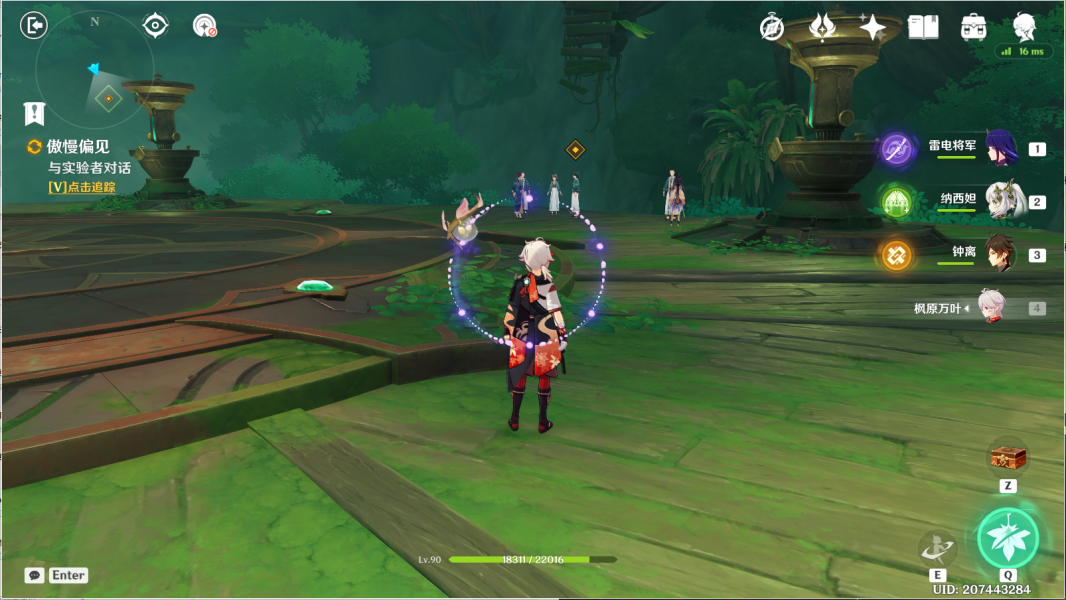Open the crossed-out compass icon
Screen dimensions: 1066x600
(771, 28)
